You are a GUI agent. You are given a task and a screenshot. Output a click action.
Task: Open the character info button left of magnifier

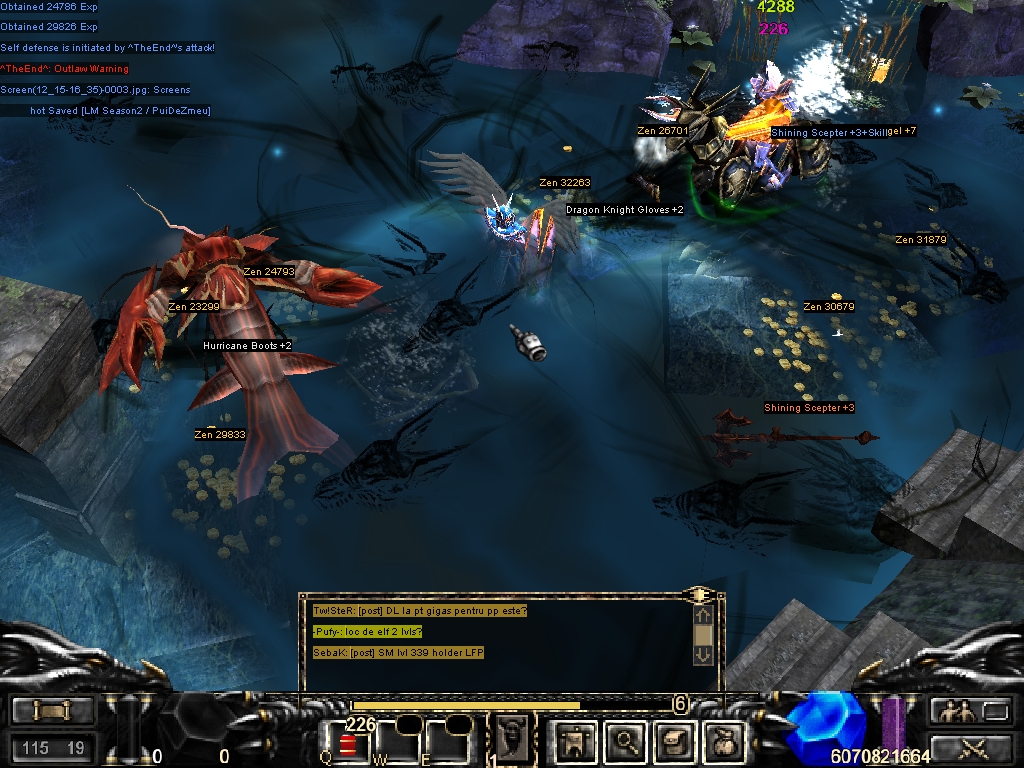point(579,741)
